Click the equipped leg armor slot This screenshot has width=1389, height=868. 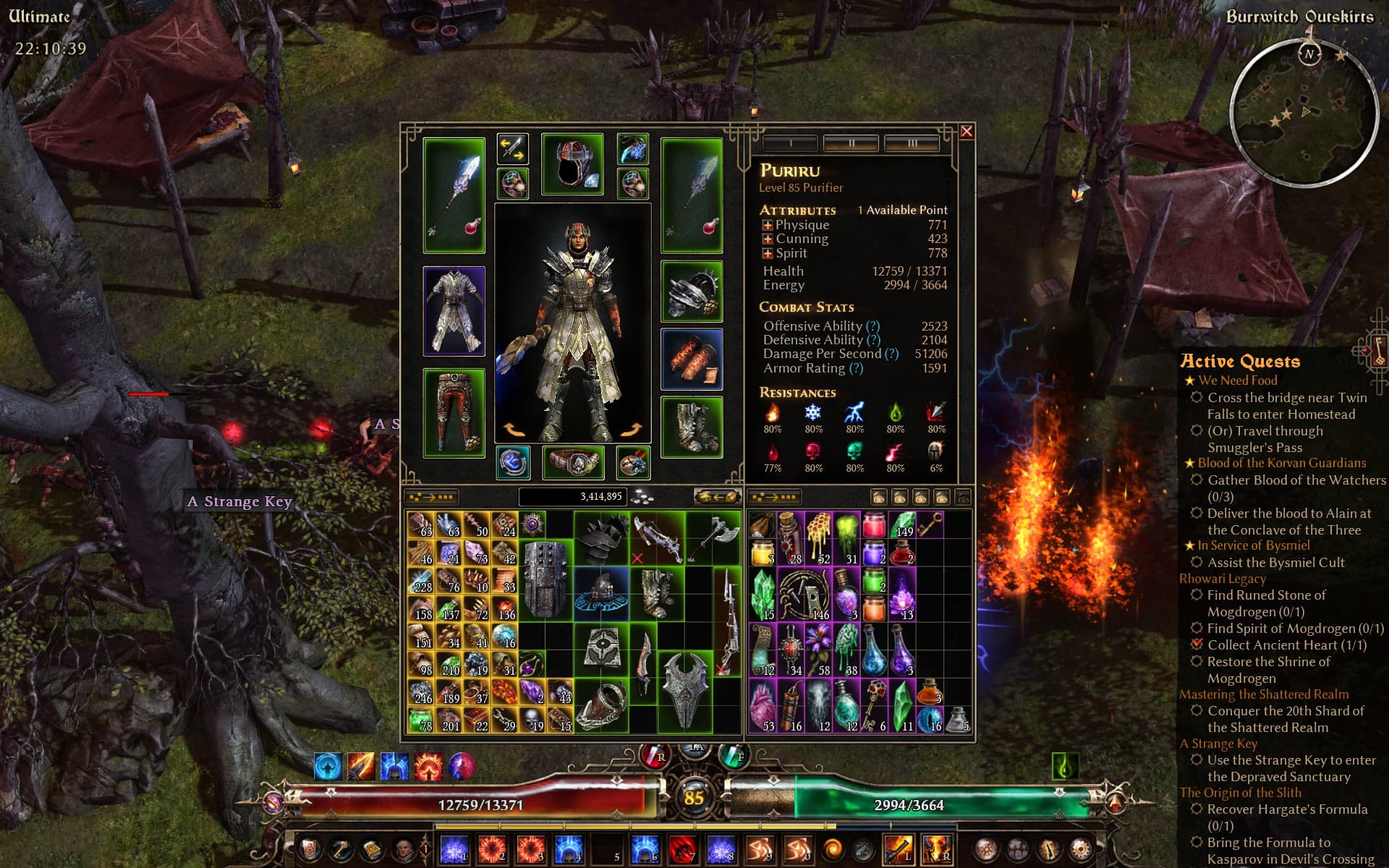pos(454,412)
